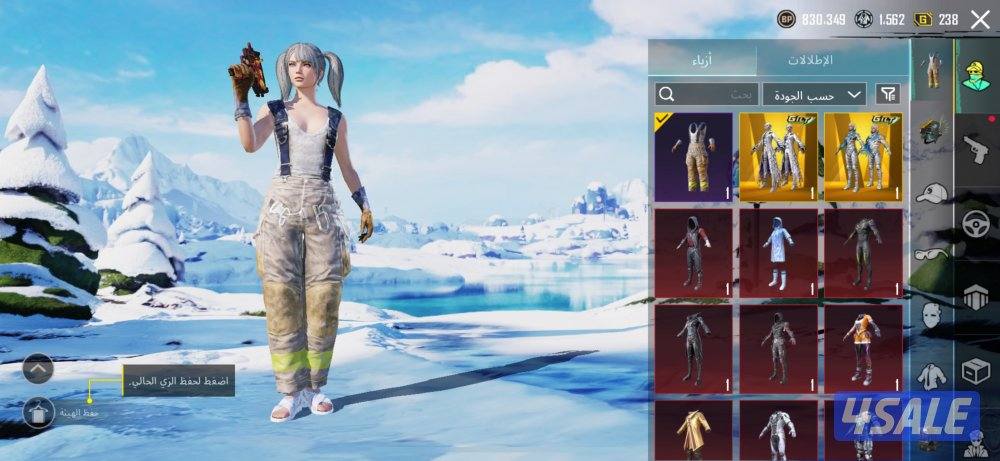Switch to the الإطلالات tab
The width and height of the screenshot is (1000, 461).
click(810, 60)
